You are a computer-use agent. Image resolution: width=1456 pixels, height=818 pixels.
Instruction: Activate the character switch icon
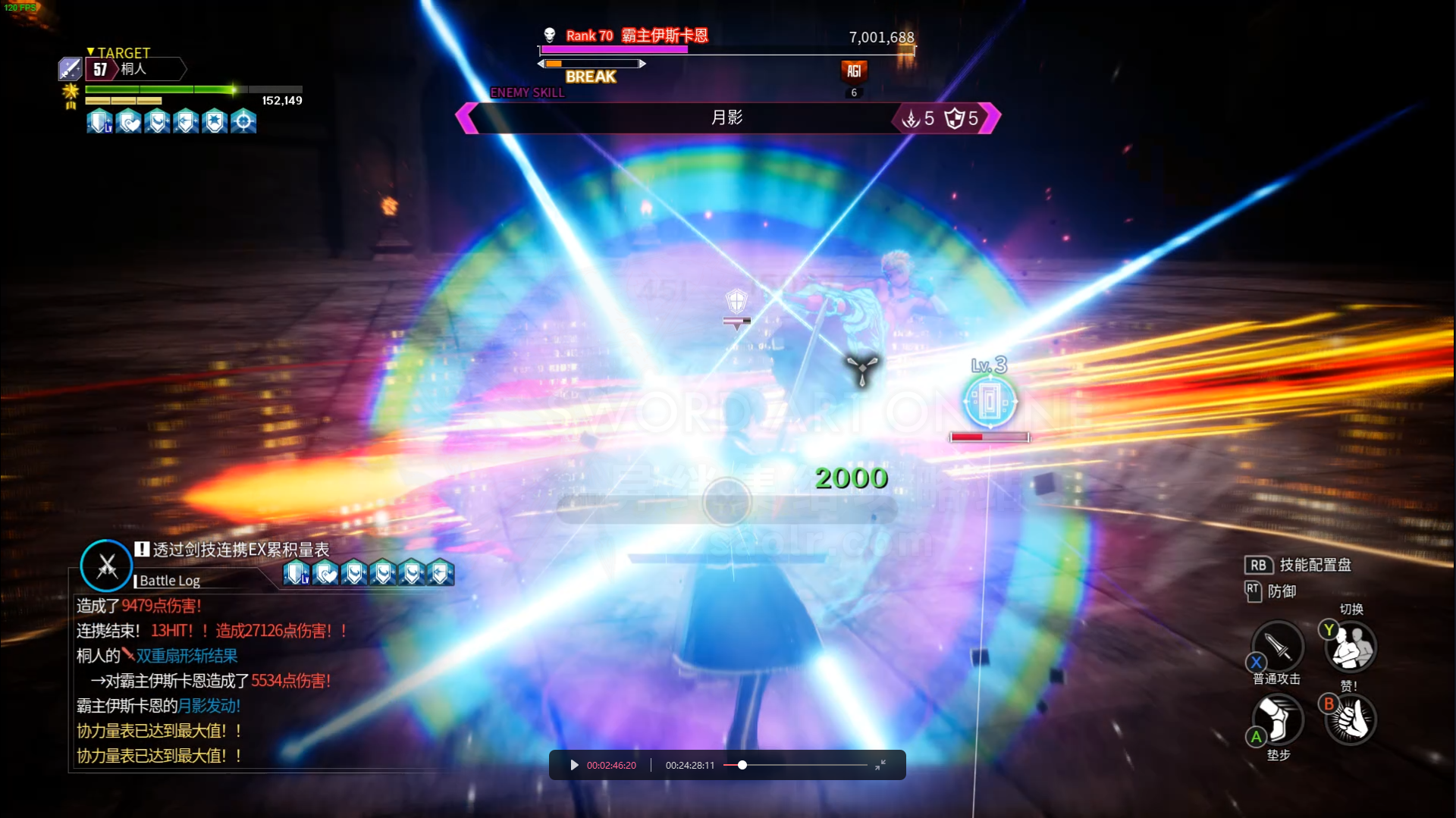point(1351,647)
